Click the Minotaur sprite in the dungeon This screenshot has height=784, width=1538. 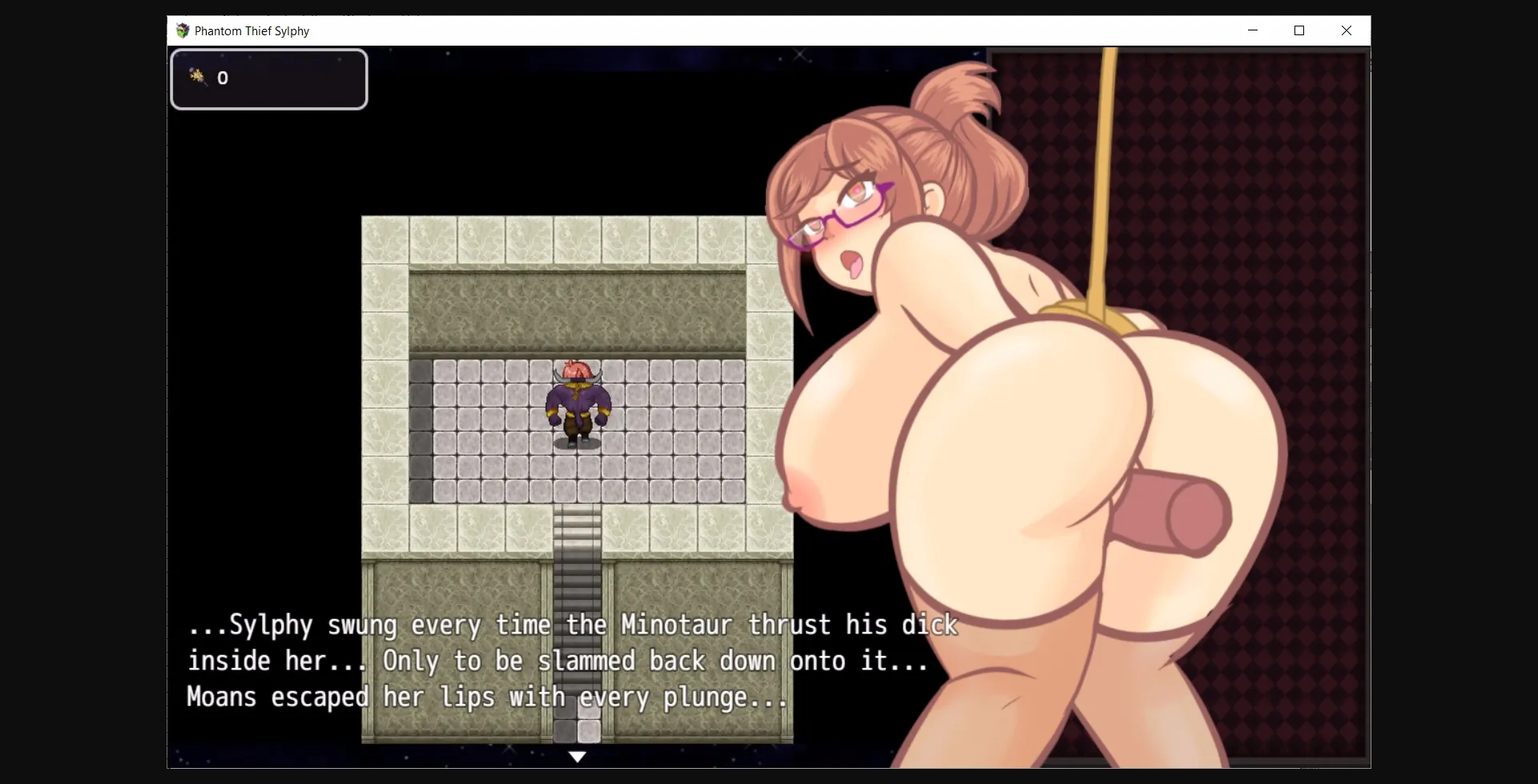point(577,400)
